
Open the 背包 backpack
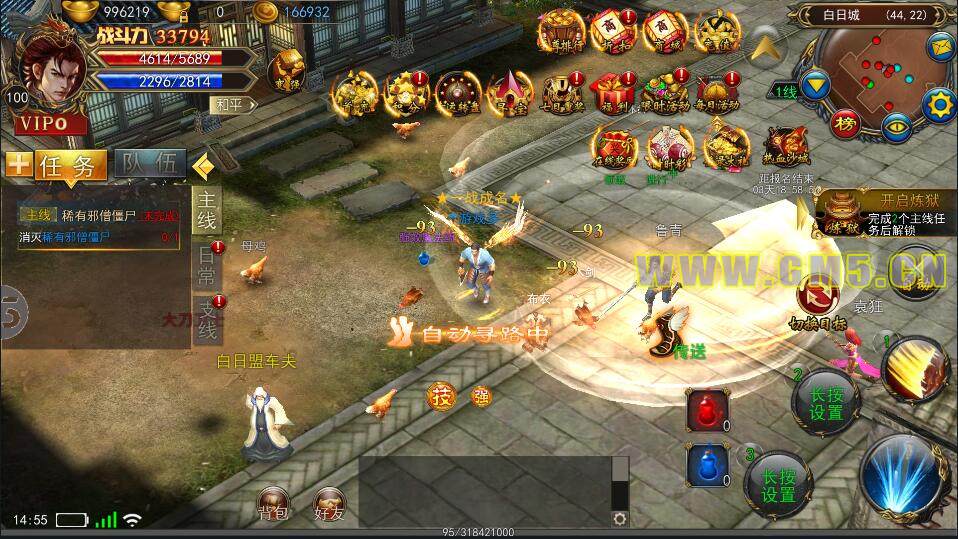(273, 504)
